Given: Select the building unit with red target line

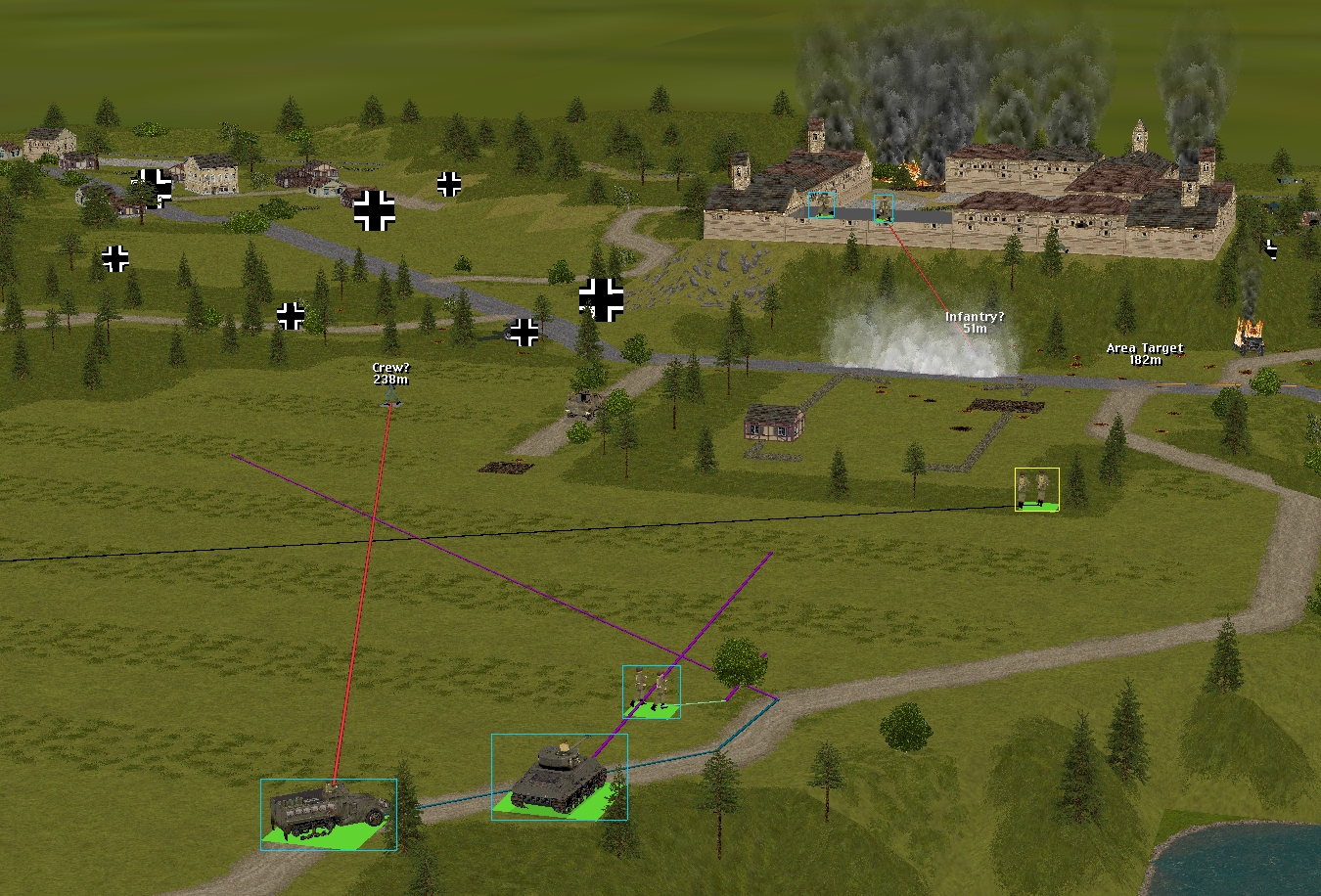Looking at the screenshot, I should point(884,207).
